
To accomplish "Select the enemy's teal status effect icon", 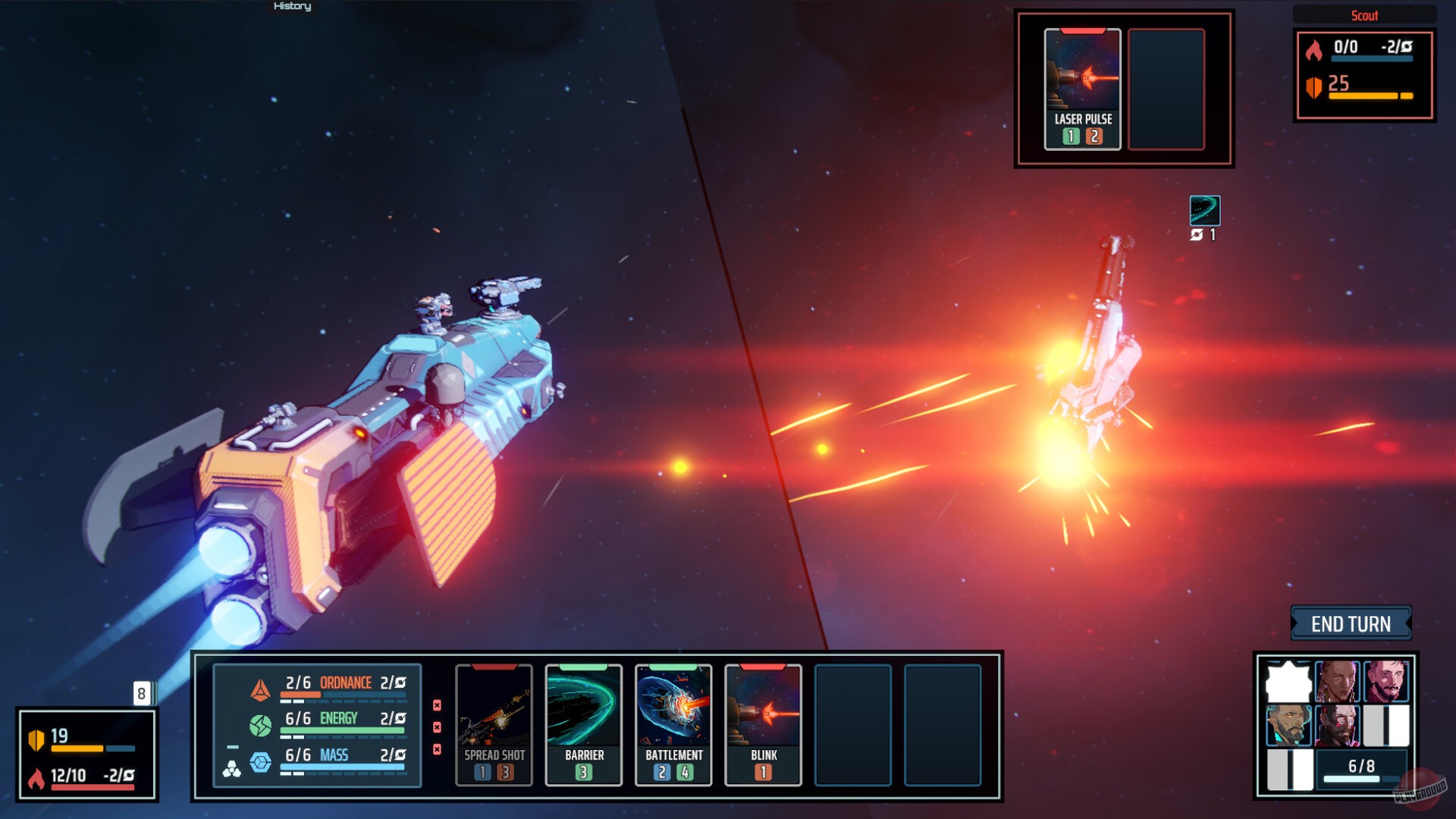I will [x=1204, y=210].
